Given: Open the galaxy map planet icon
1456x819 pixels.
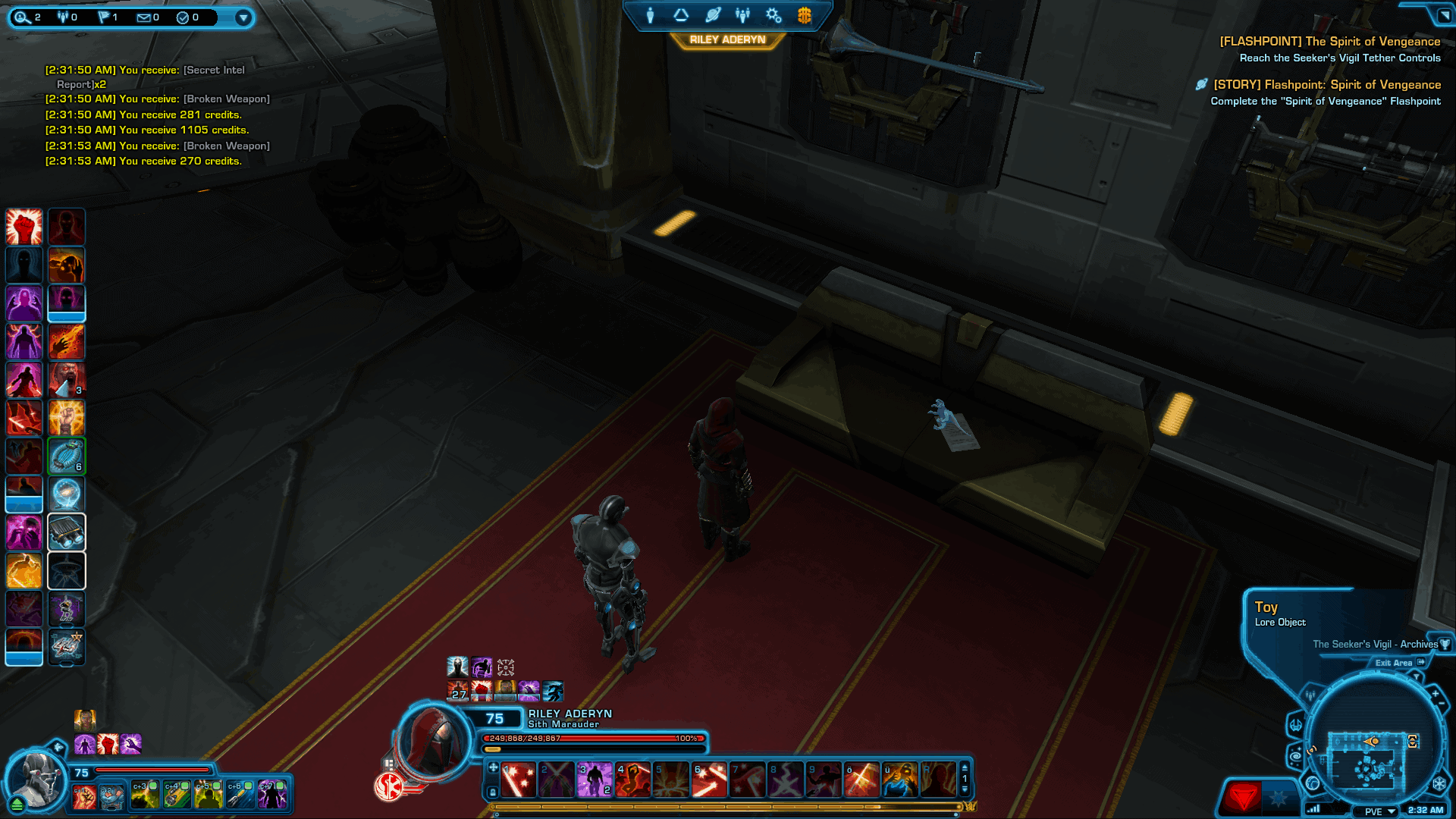Looking at the screenshot, I should [711, 14].
